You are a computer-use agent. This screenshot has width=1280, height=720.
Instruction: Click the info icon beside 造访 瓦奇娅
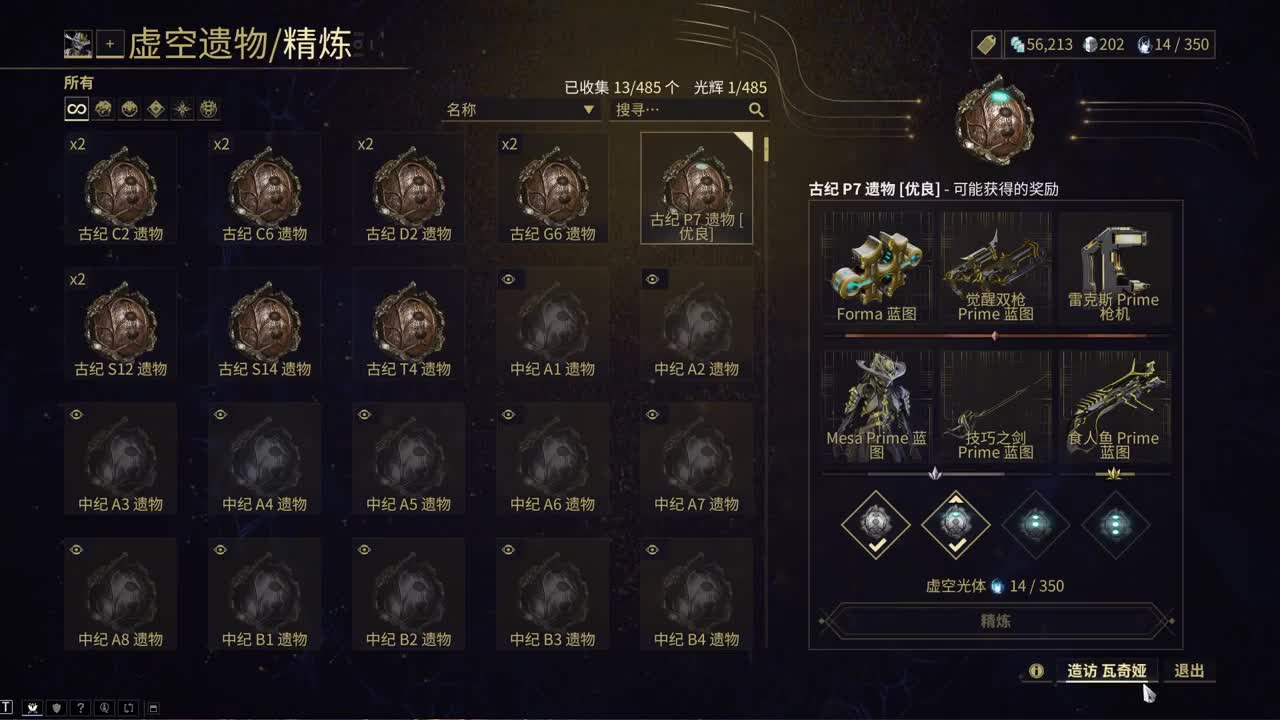point(1037,672)
